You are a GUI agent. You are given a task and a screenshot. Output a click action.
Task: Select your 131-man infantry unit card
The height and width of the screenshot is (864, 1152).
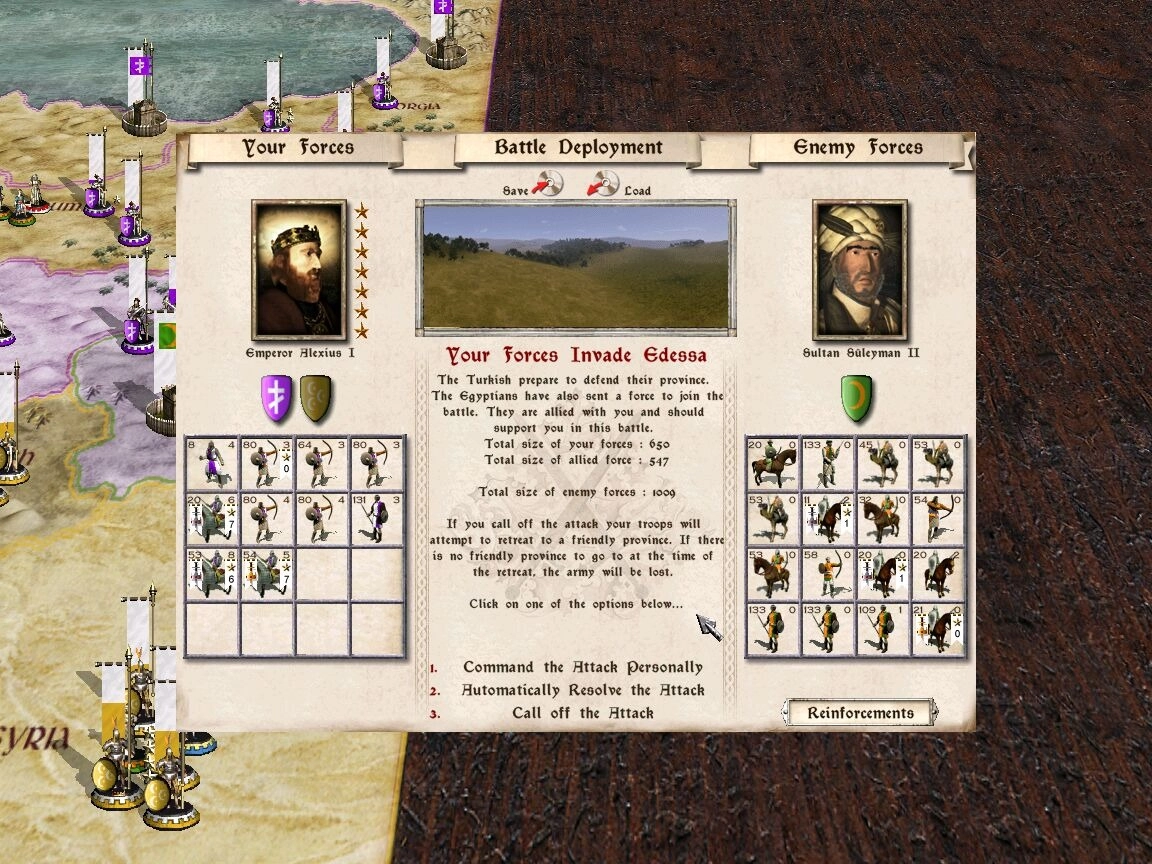377,518
